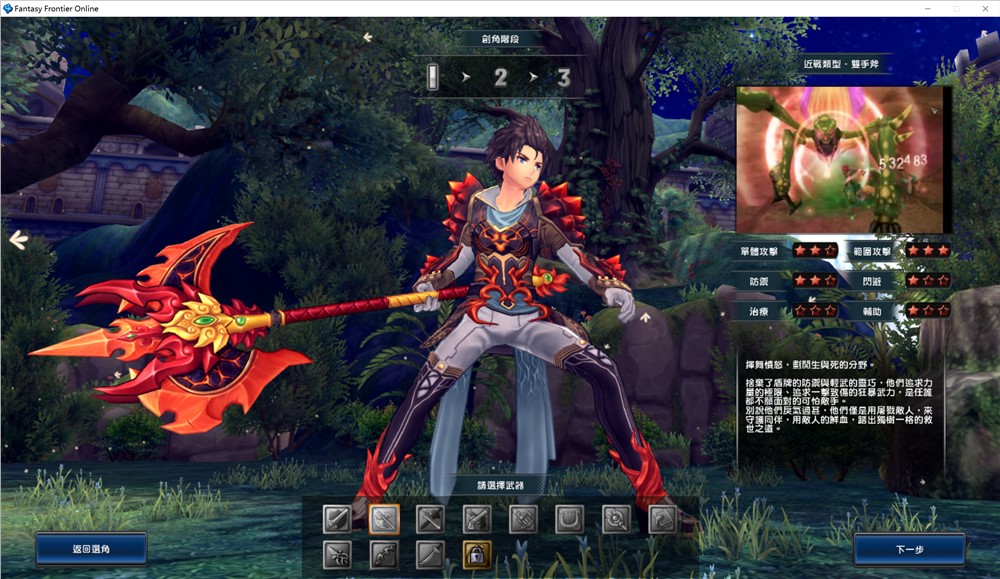Image resolution: width=1000 pixels, height=579 pixels.
Task: Choose the spell book weapon icon
Action: point(663,518)
